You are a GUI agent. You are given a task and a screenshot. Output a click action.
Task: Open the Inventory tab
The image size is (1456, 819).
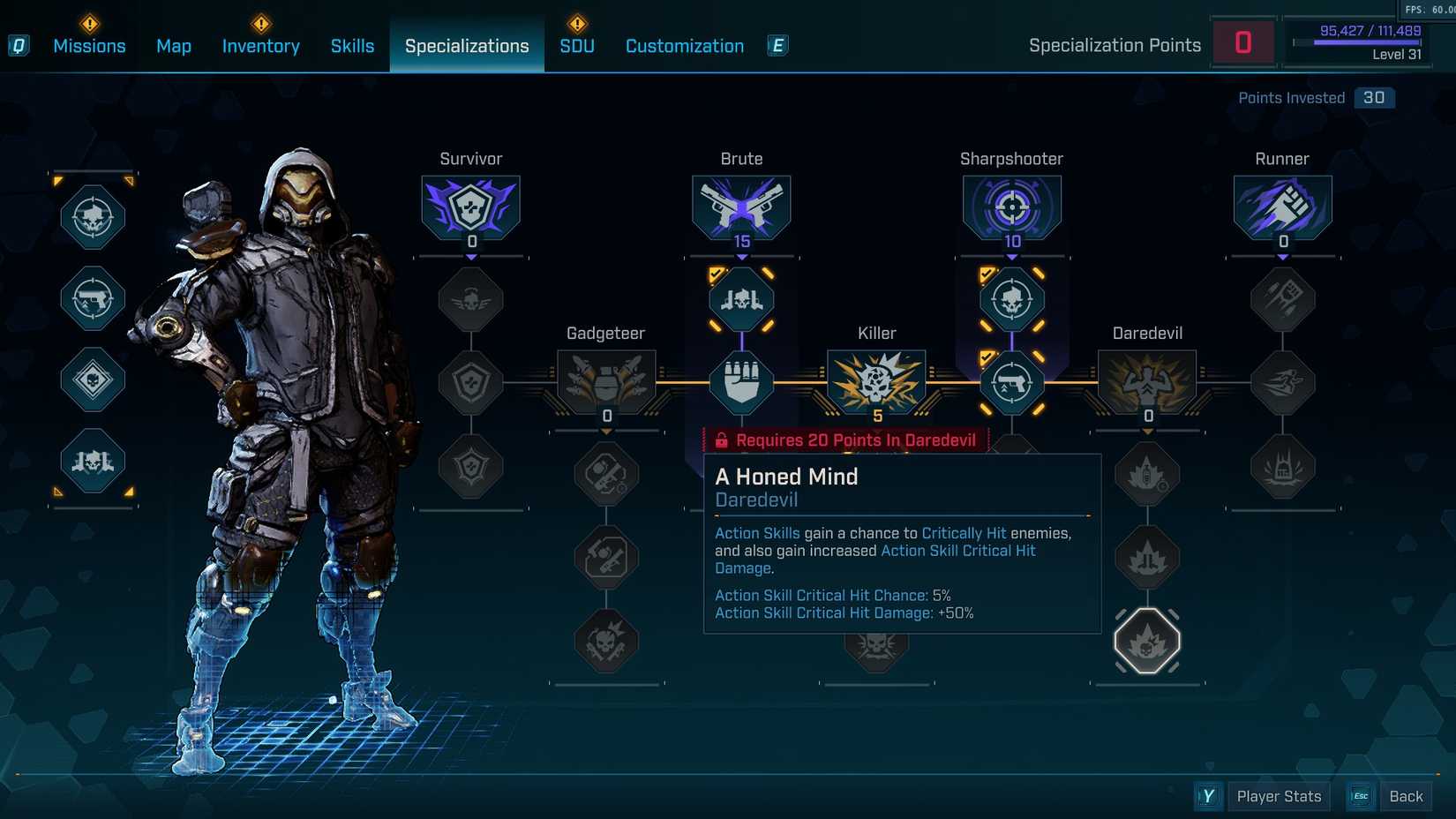[x=260, y=45]
